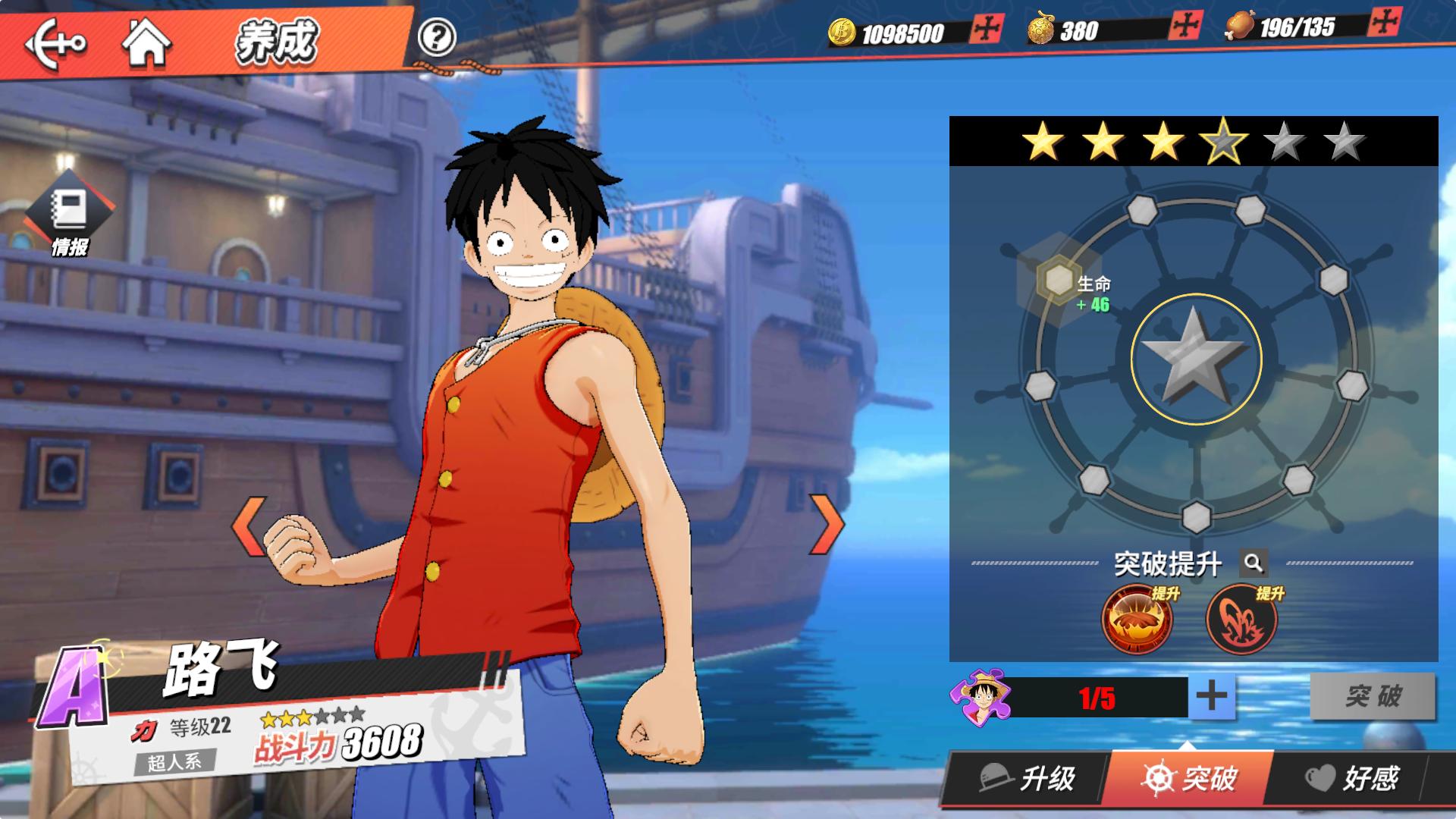This screenshot has height=819, width=1456.
Task: Go back using the anchor arrow button
Action: pos(56,44)
